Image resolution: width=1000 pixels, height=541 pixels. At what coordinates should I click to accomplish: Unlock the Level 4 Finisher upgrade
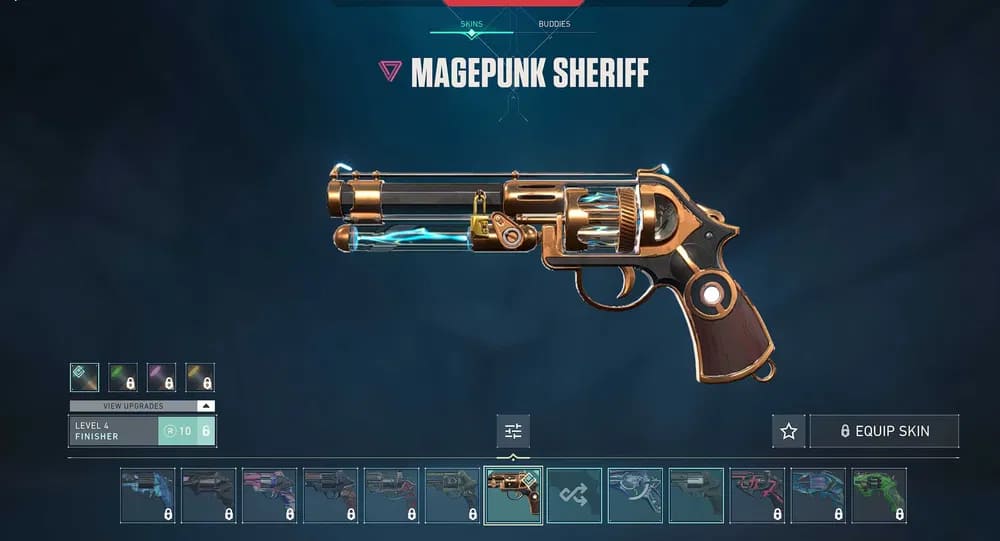point(187,431)
